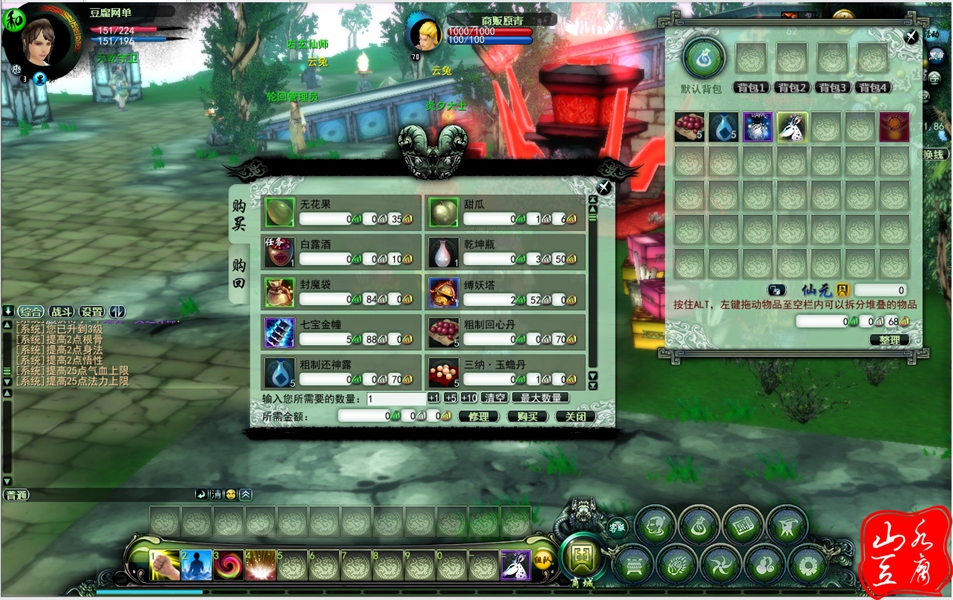Select the 缚妖塔 shop item

(x=444, y=292)
